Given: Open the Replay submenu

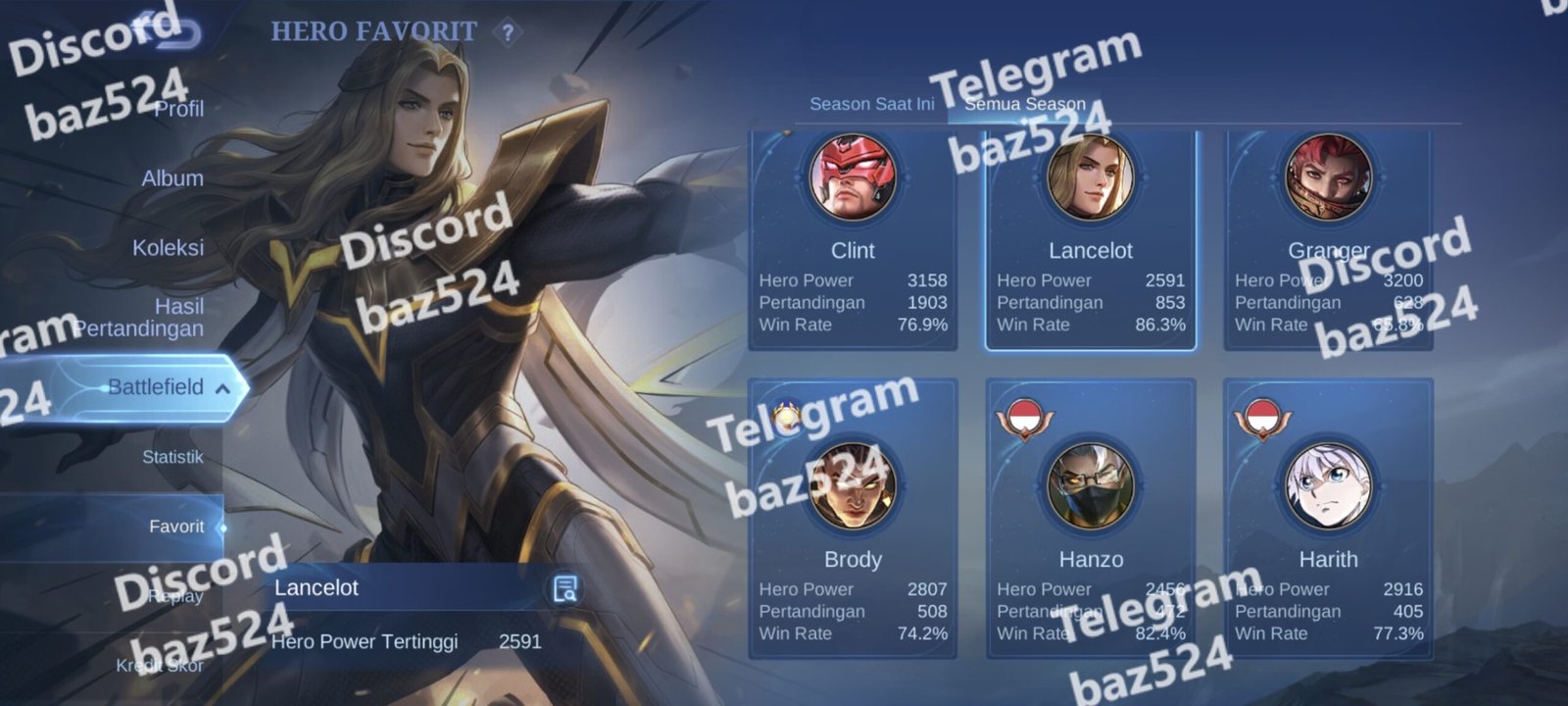Looking at the screenshot, I should click(176, 596).
